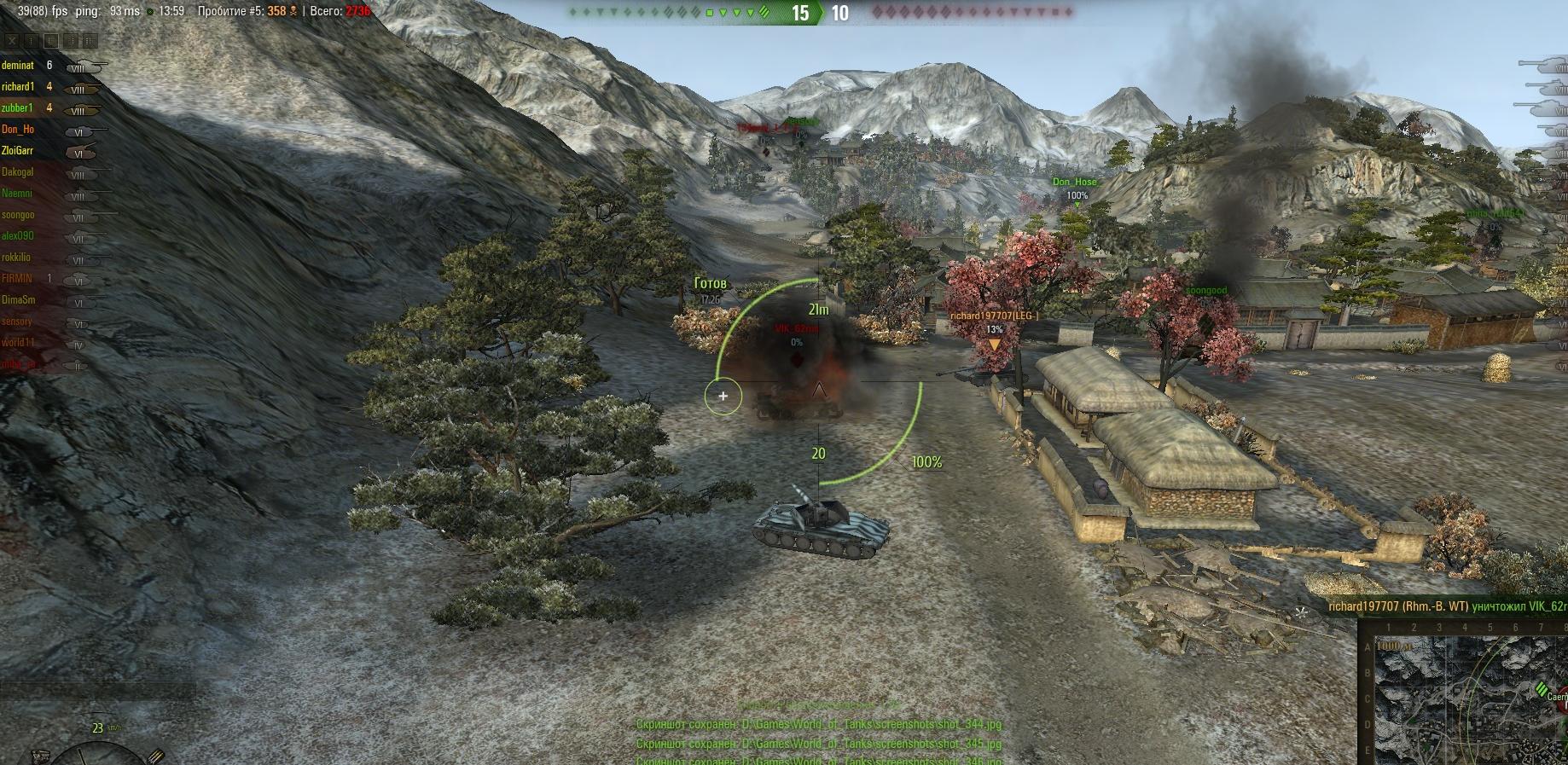Select DimaSm in the player list
This screenshot has height=765, width=1568.
tap(18, 300)
